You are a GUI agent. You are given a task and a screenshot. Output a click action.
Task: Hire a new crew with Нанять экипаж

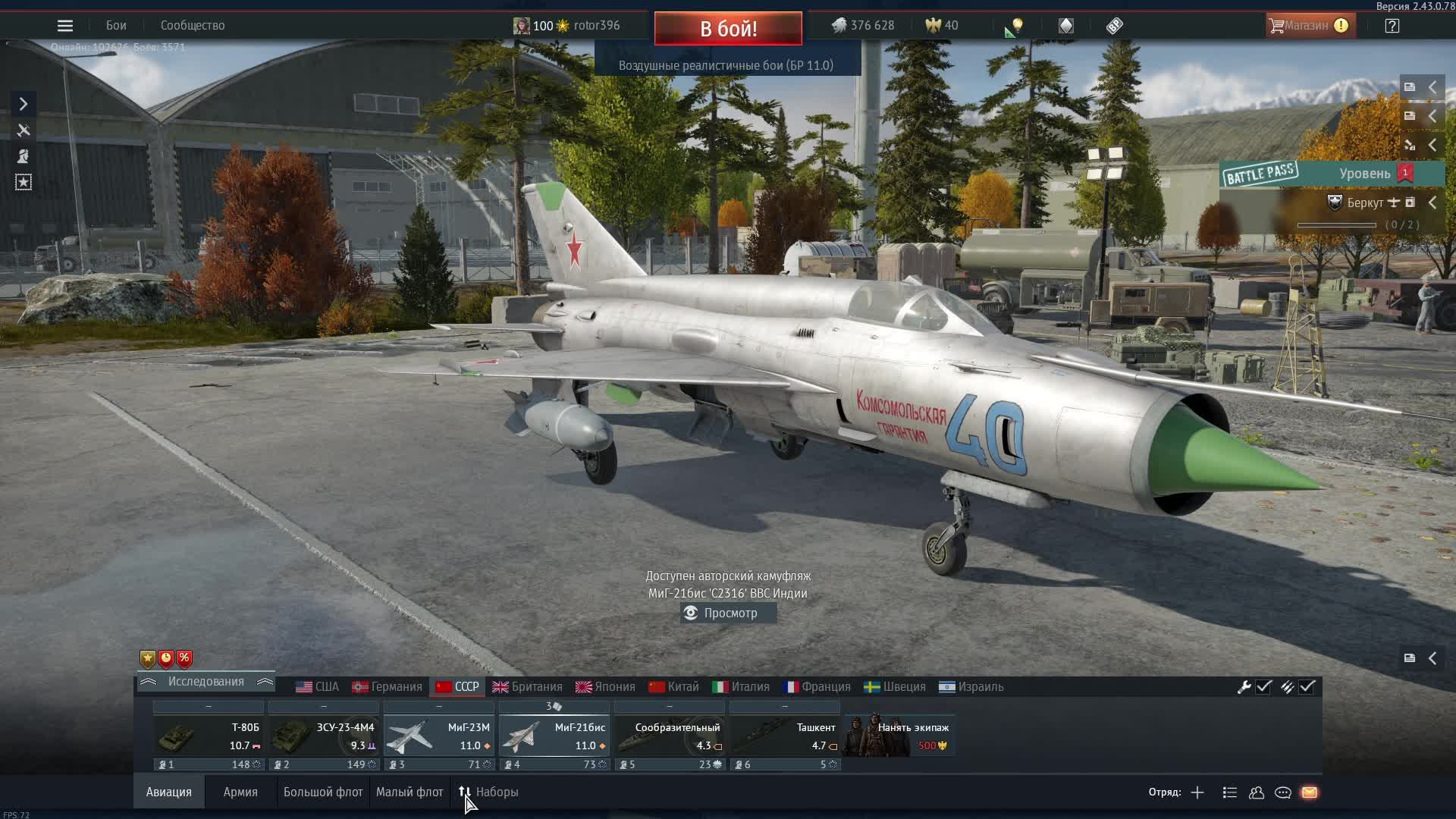(x=899, y=736)
